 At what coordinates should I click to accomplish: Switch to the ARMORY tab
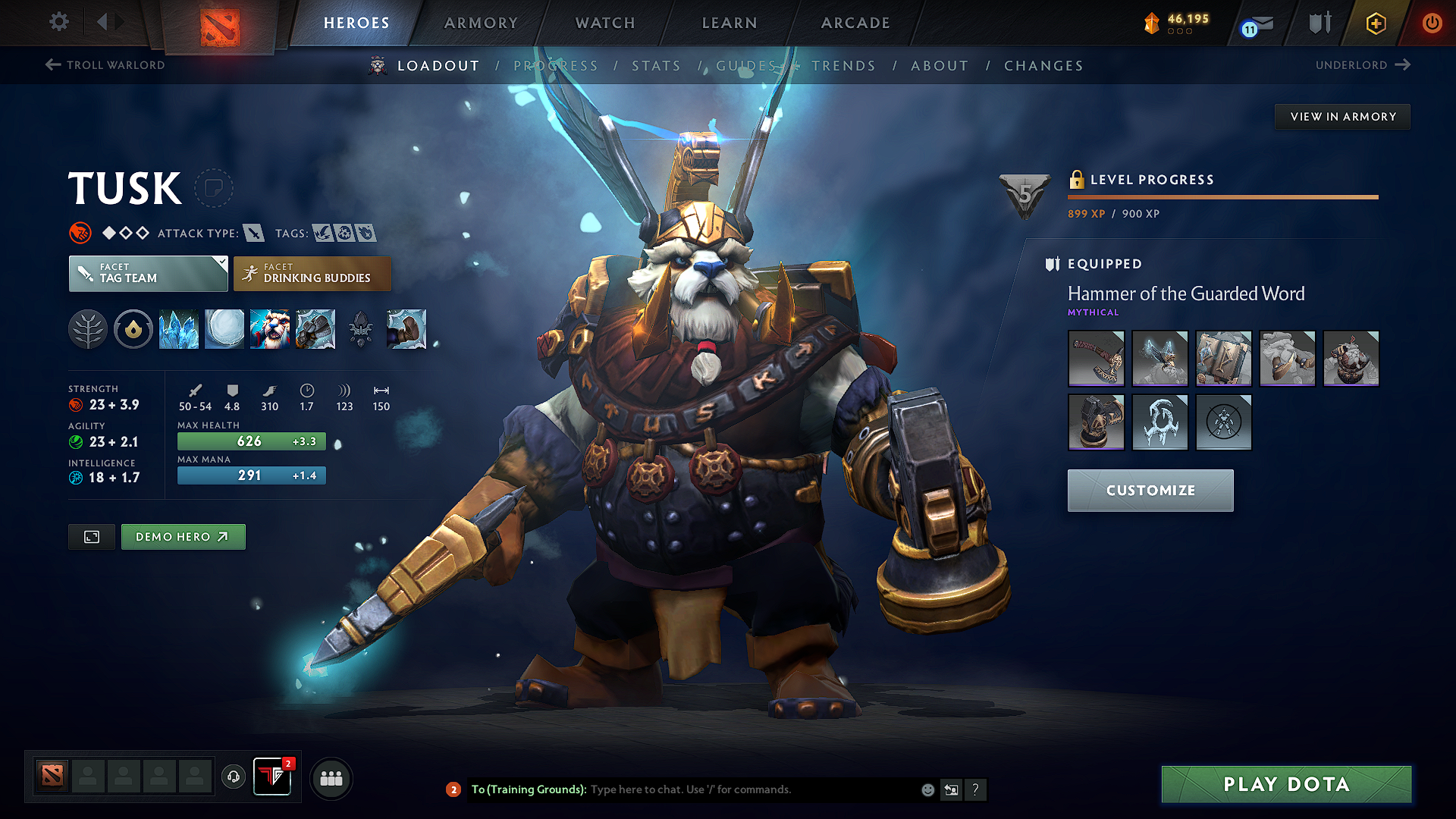pyautogui.click(x=481, y=23)
